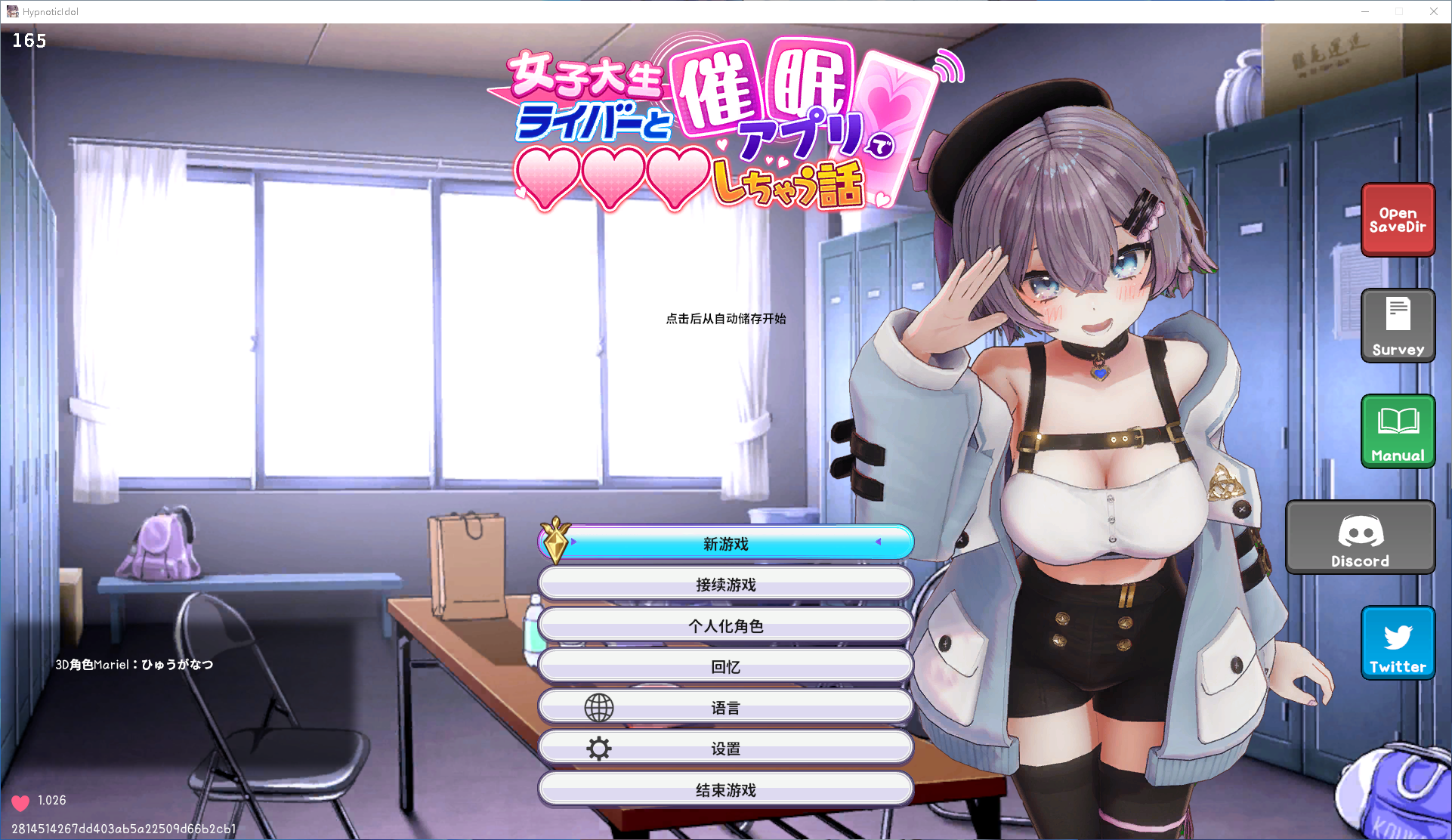Open the 个人化角色 character customization
The image size is (1452, 840).
725,625
